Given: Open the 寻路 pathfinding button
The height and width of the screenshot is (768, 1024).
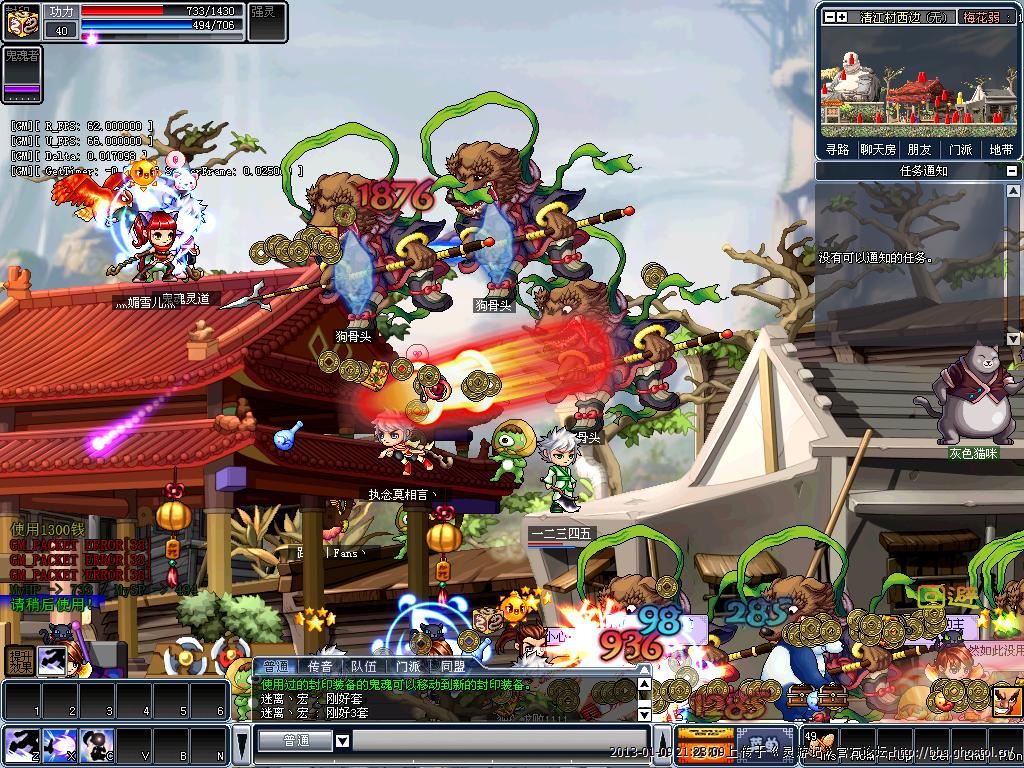Looking at the screenshot, I should click(837, 149).
